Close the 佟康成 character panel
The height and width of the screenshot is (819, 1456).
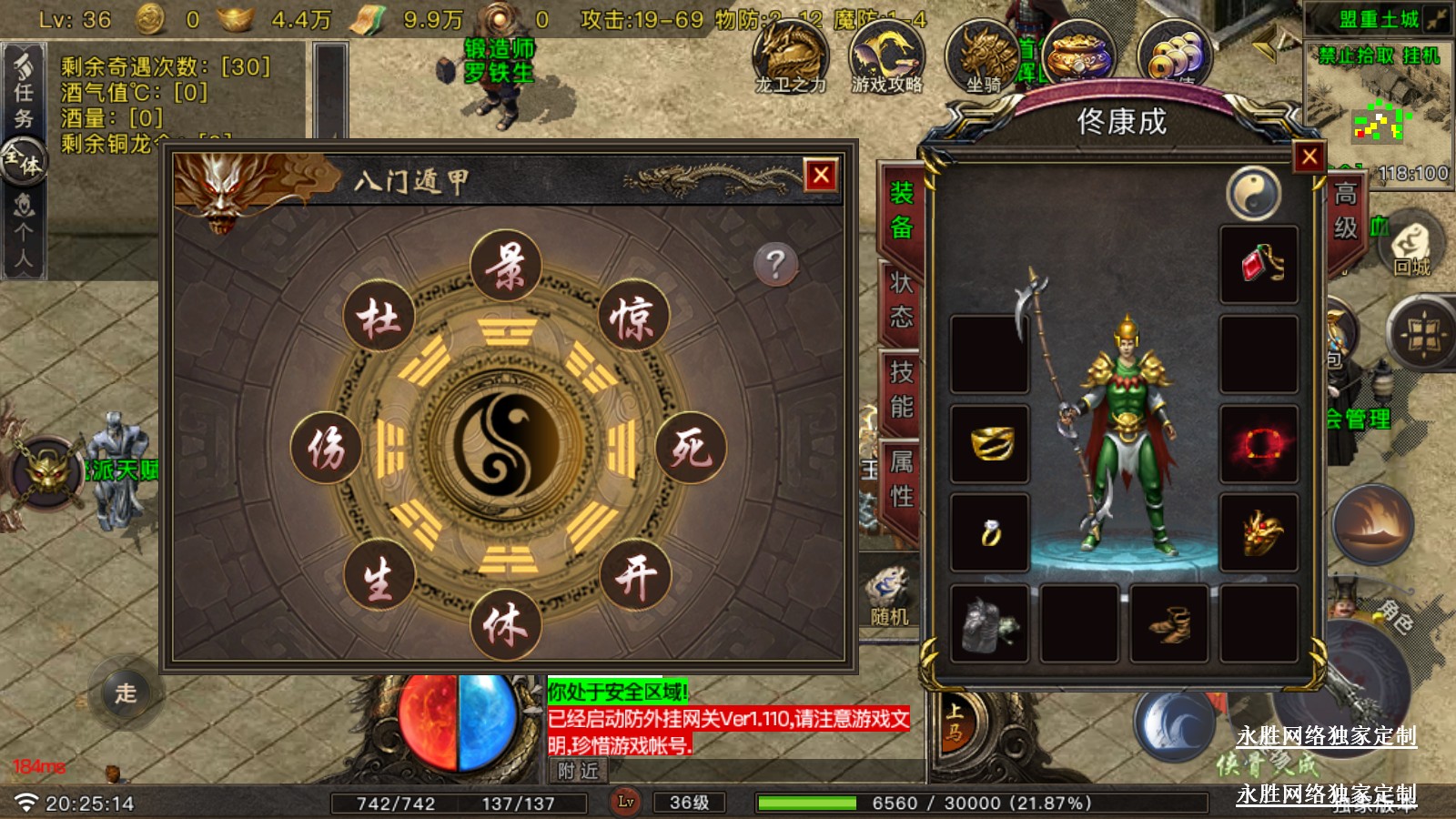tap(1309, 157)
